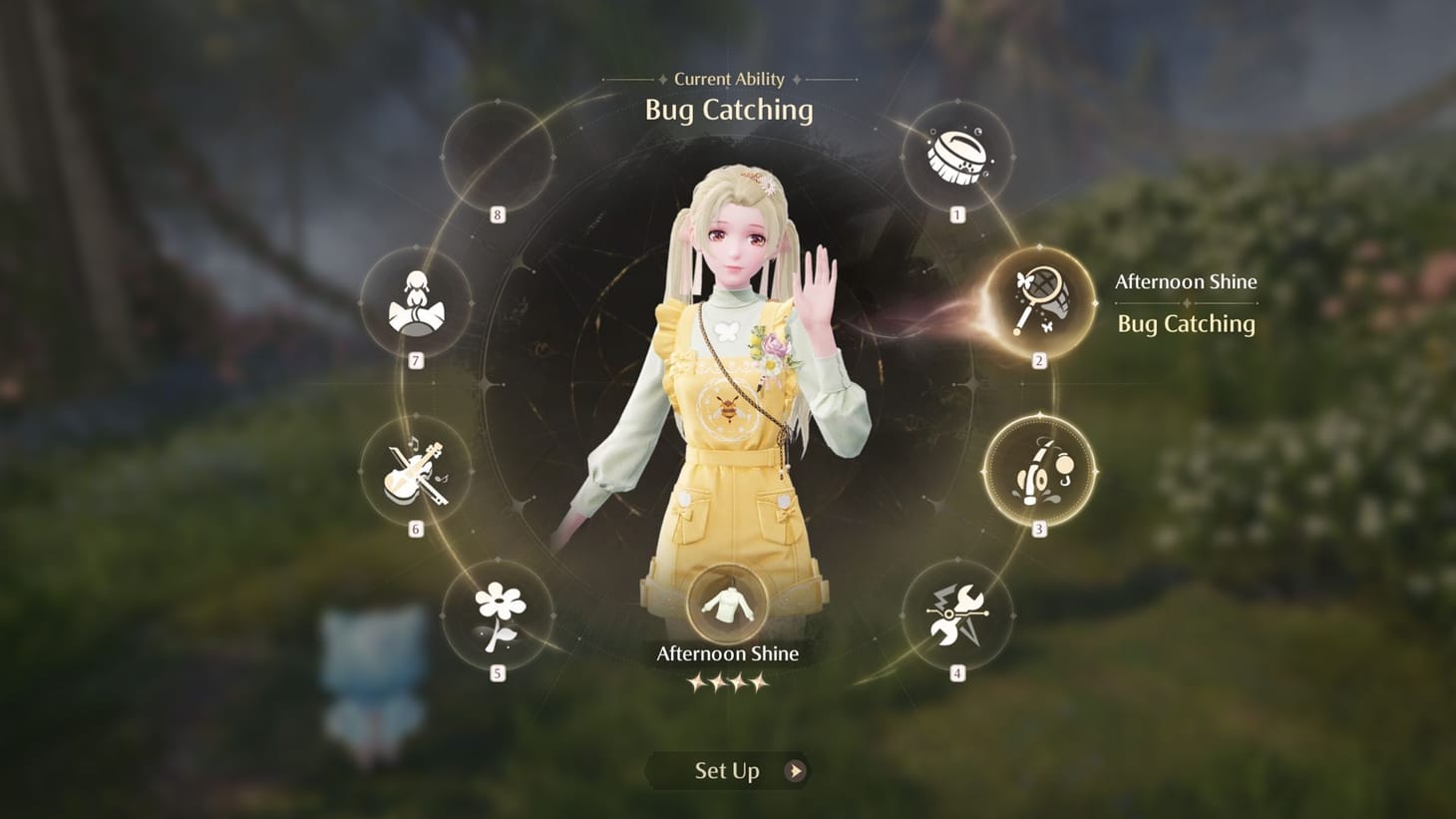Click the Bug Catching title at the top
Image resolution: width=1456 pixels, height=819 pixels.
pos(727,111)
